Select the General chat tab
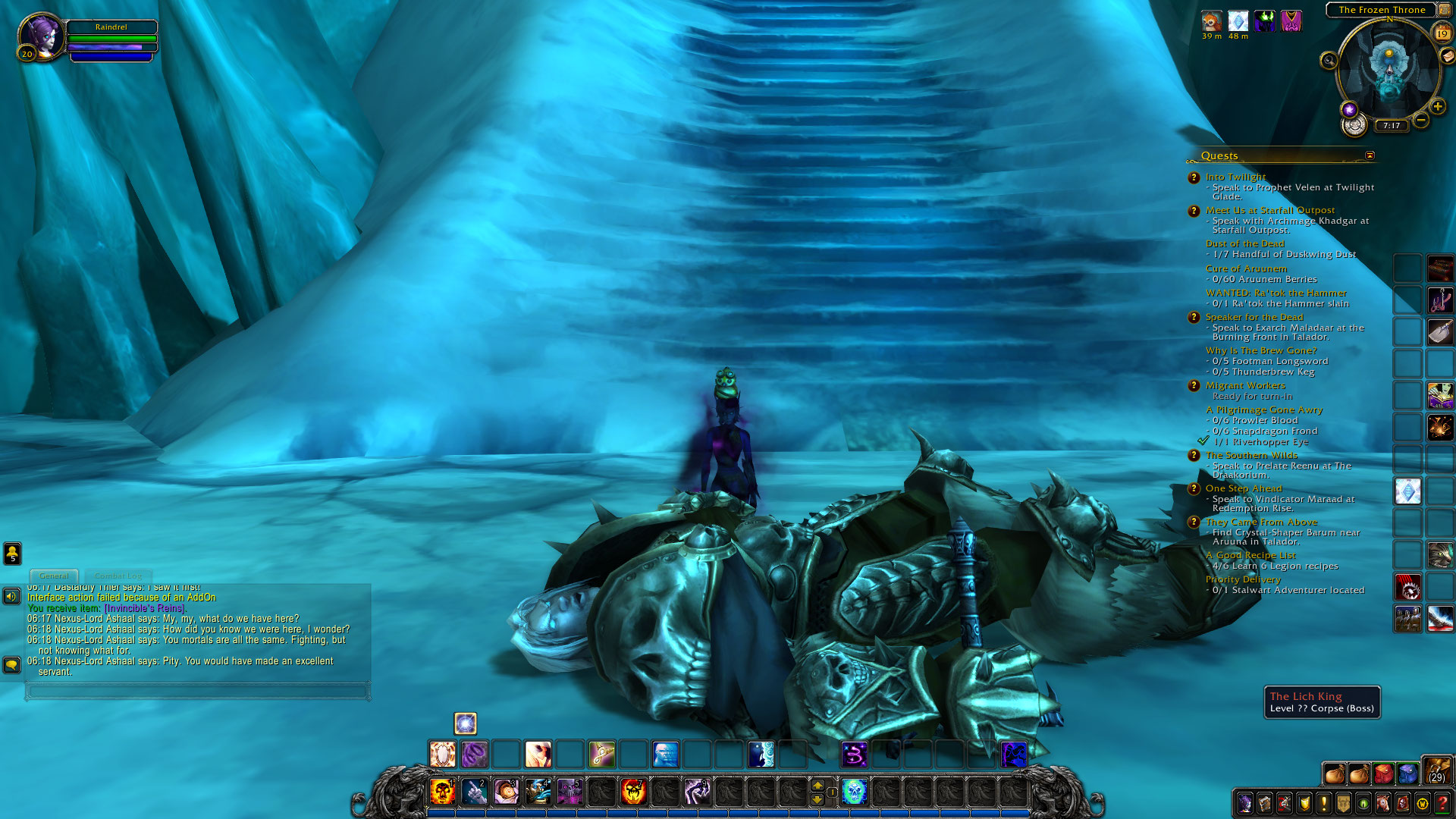The height and width of the screenshot is (819, 1456). pos(53,576)
